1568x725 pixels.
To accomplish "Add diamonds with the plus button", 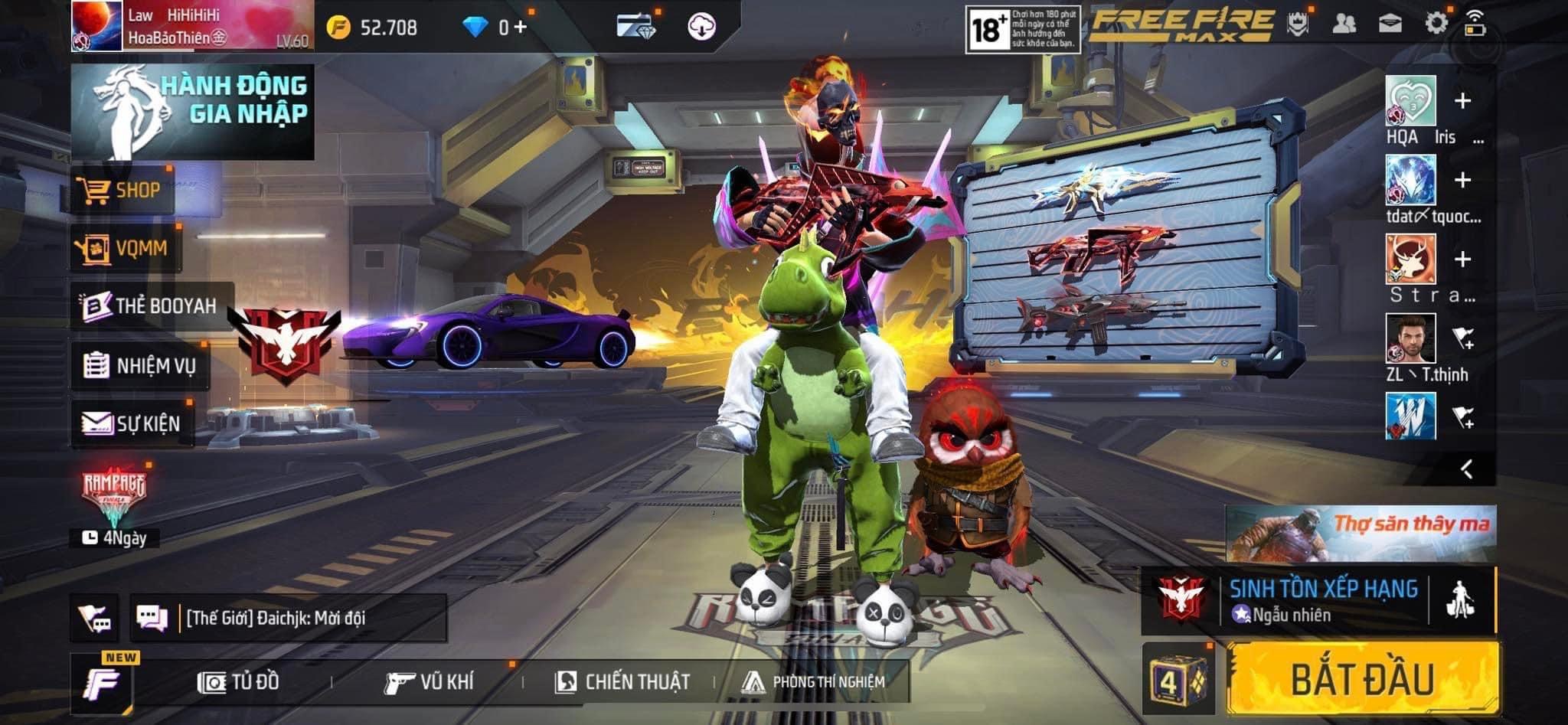I will point(521,28).
